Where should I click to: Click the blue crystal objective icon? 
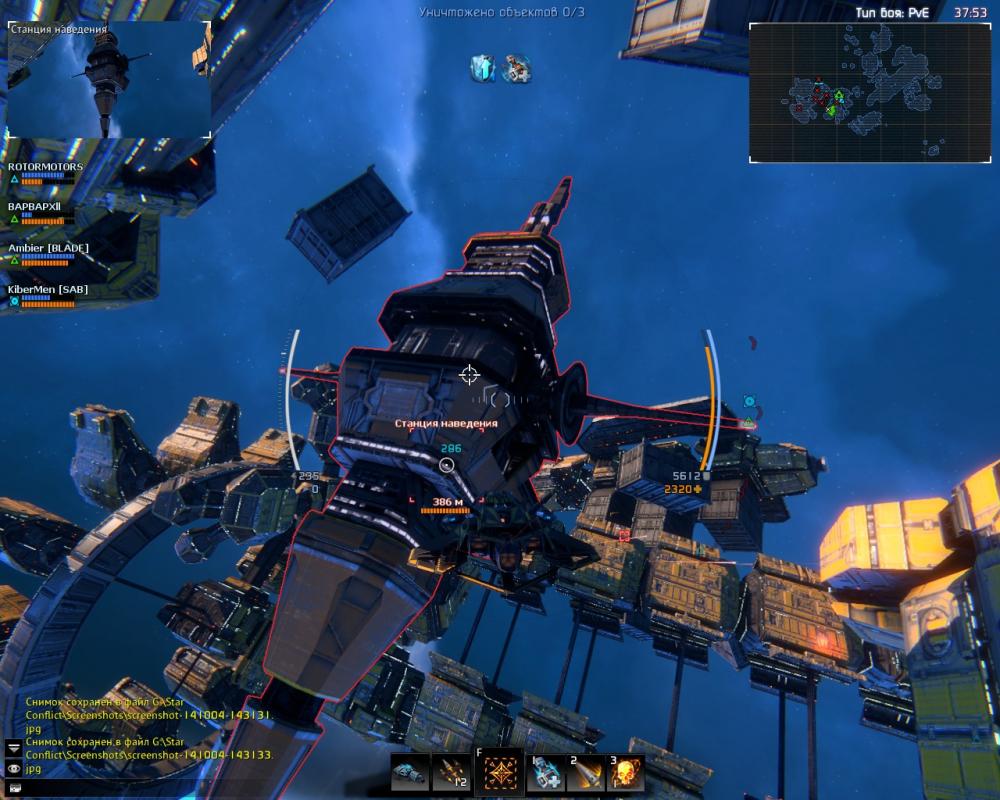(x=484, y=68)
